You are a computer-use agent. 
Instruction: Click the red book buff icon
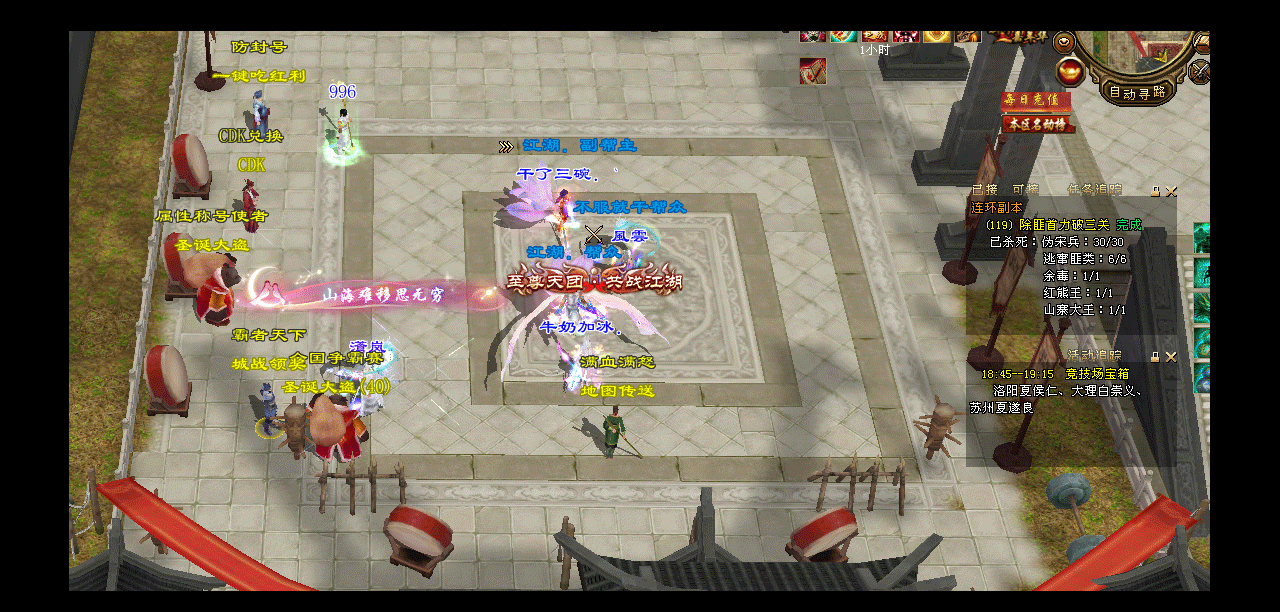[x=813, y=72]
